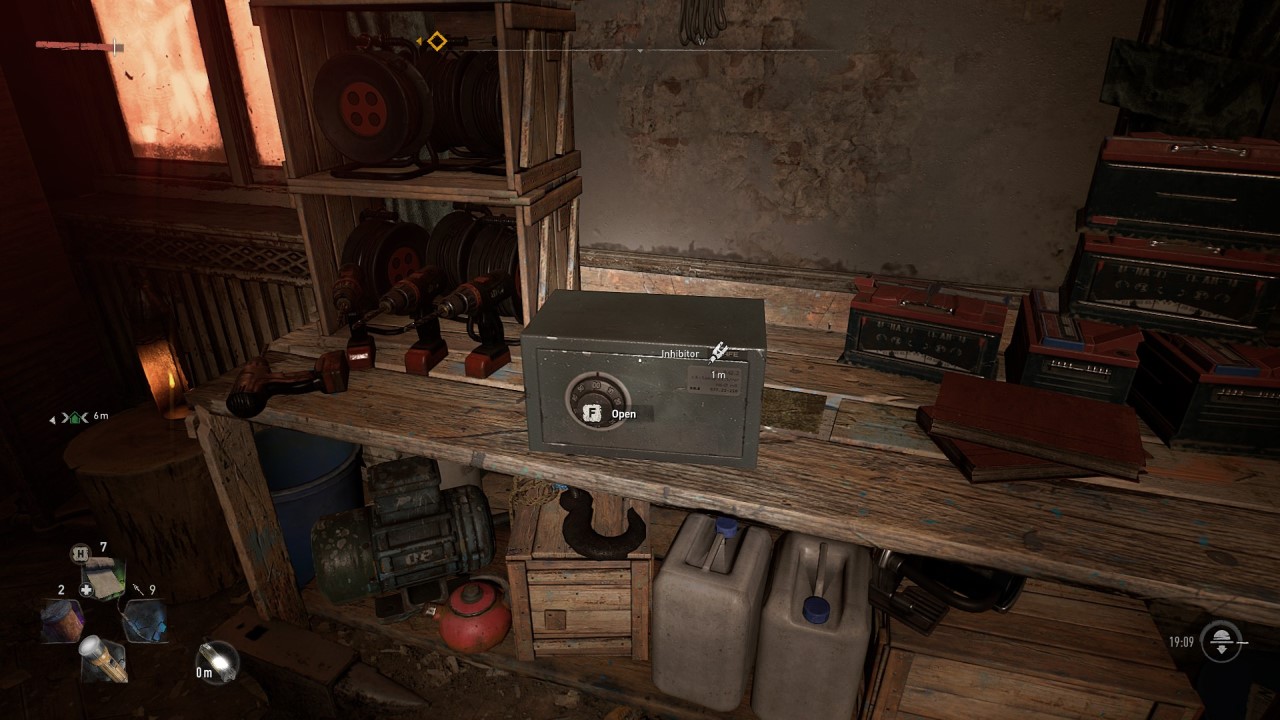Click the H emblem badge above the quick slots
The height and width of the screenshot is (720, 1280).
click(x=81, y=552)
